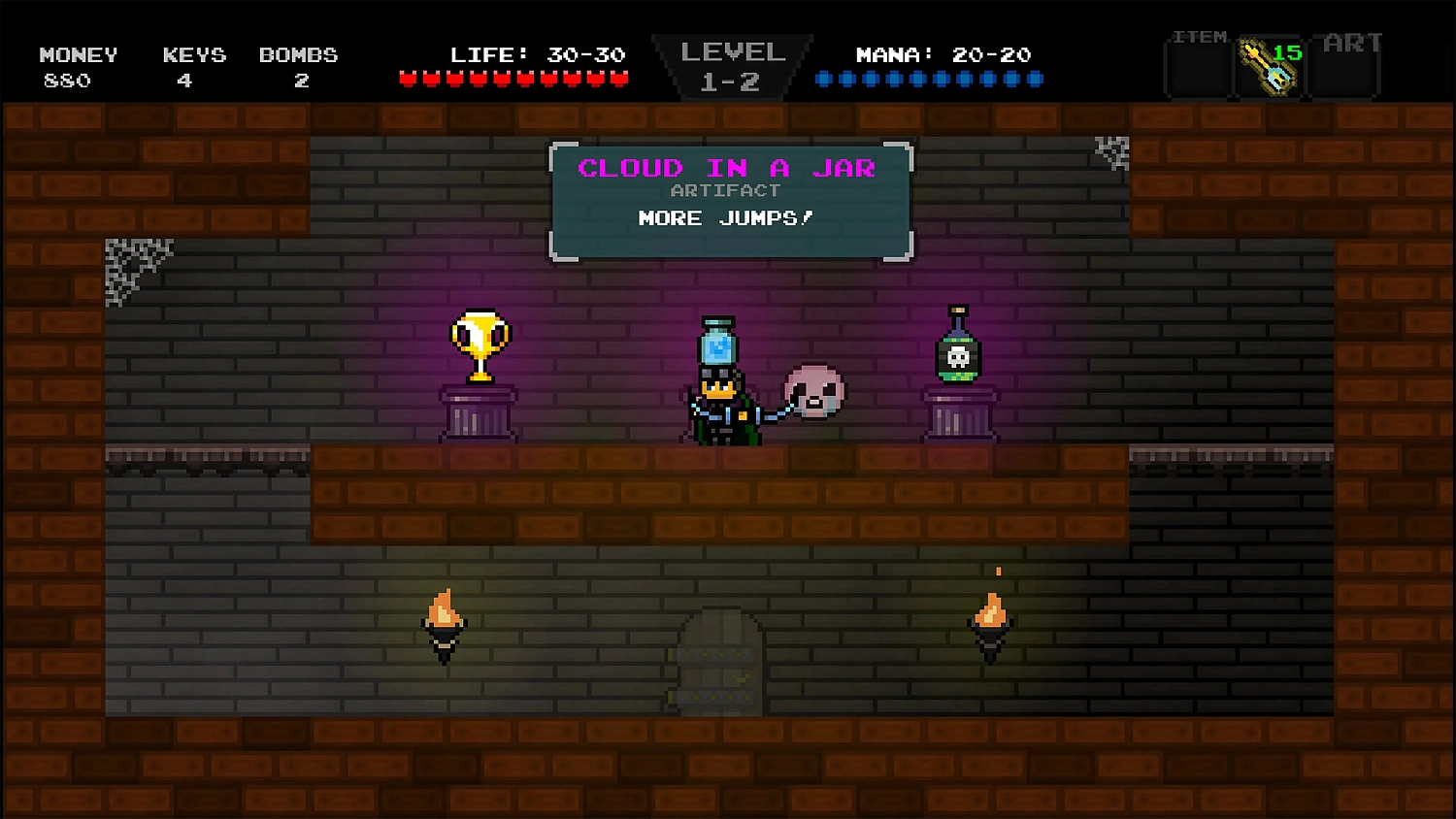Image resolution: width=1456 pixels, height=819 pixels.
Task: Click the LEVEL 1-2 banner
Action: (732, 64)
